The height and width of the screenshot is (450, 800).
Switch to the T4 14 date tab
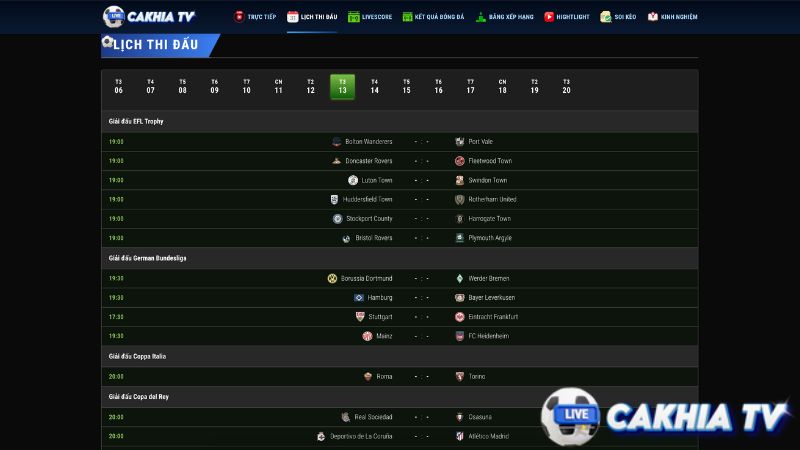point(375,86)
